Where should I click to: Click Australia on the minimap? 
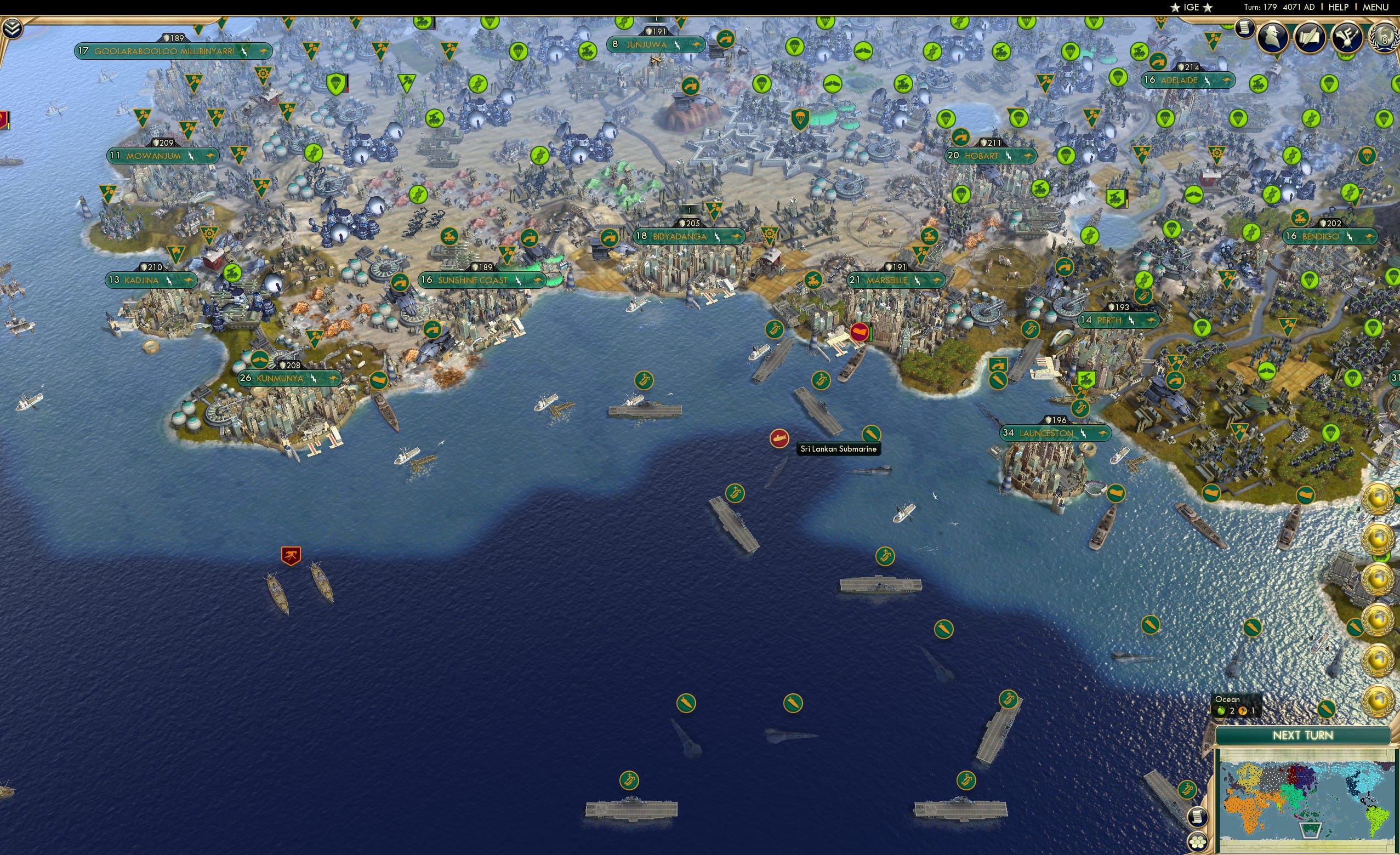(1310, 830)
